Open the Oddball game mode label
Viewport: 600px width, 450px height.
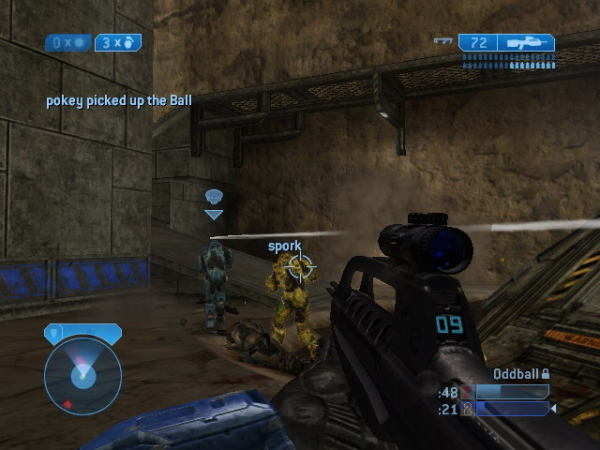pos(516,373)
